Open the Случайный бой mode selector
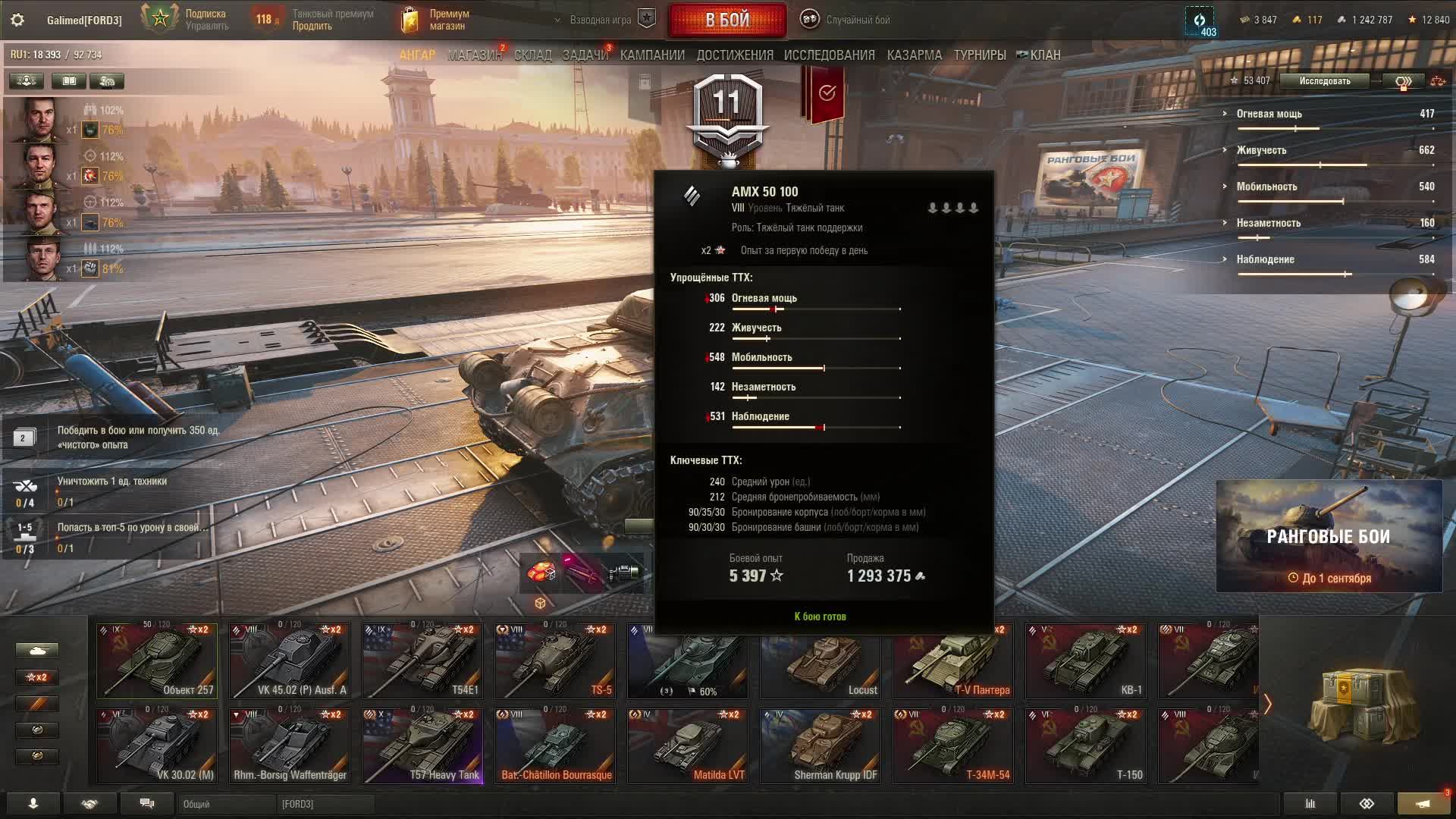The width and height of the screenshot is (1456, 819). (x=846, y=20)
